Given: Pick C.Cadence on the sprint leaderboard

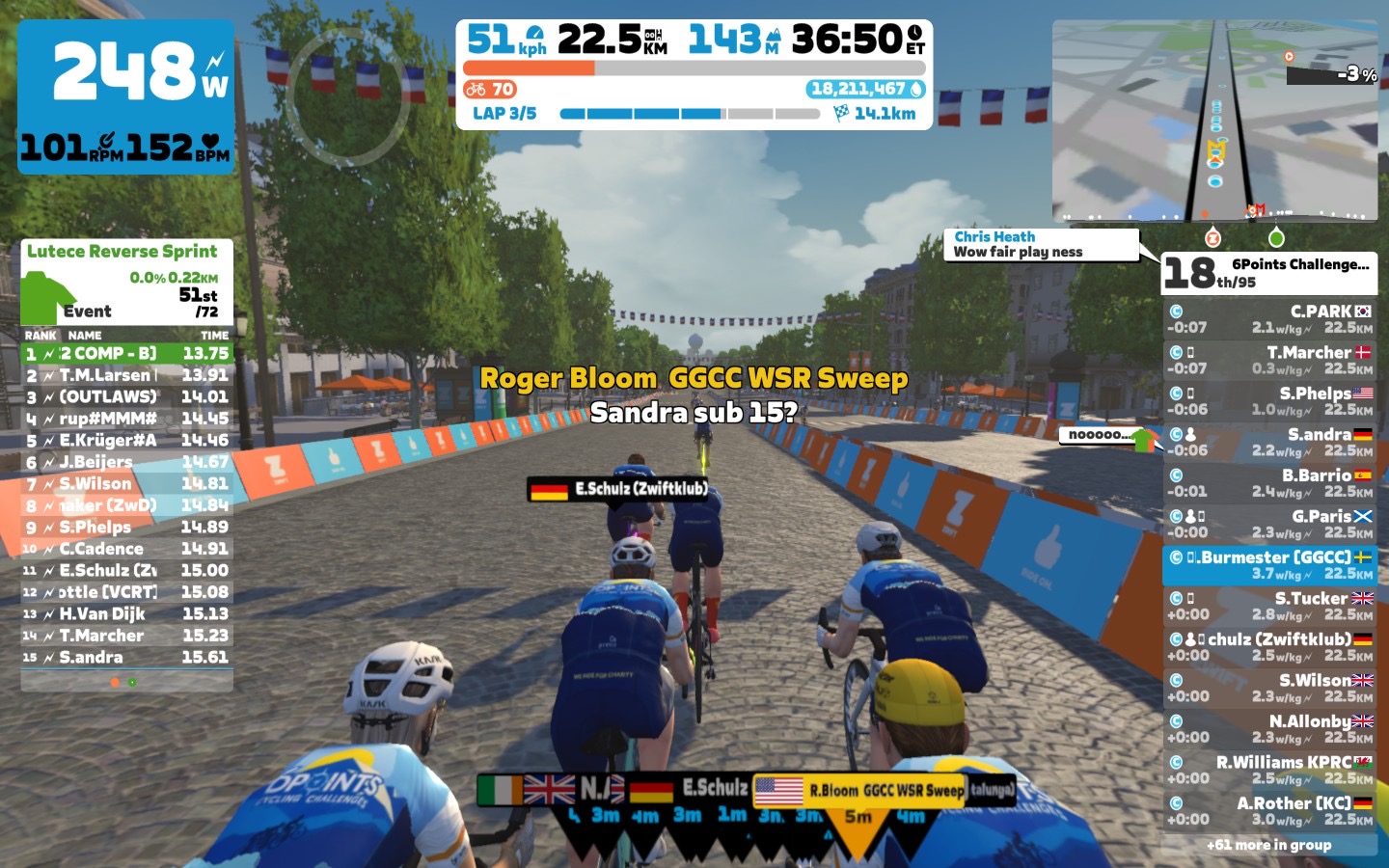Looking at the screenshot, I should point(126,549).
